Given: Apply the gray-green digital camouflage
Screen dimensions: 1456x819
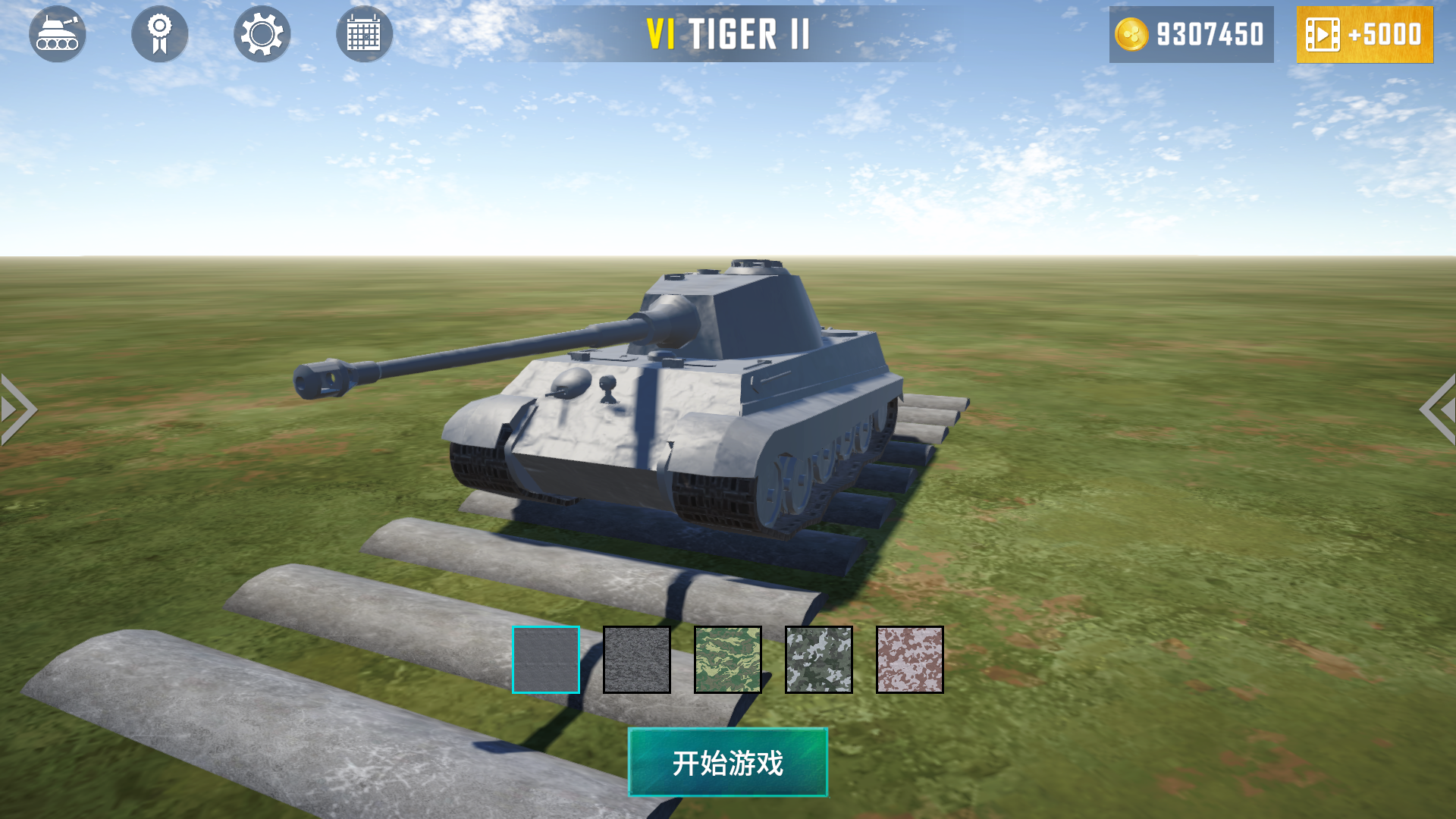Looking at the screenshot, I should point(818,659).
